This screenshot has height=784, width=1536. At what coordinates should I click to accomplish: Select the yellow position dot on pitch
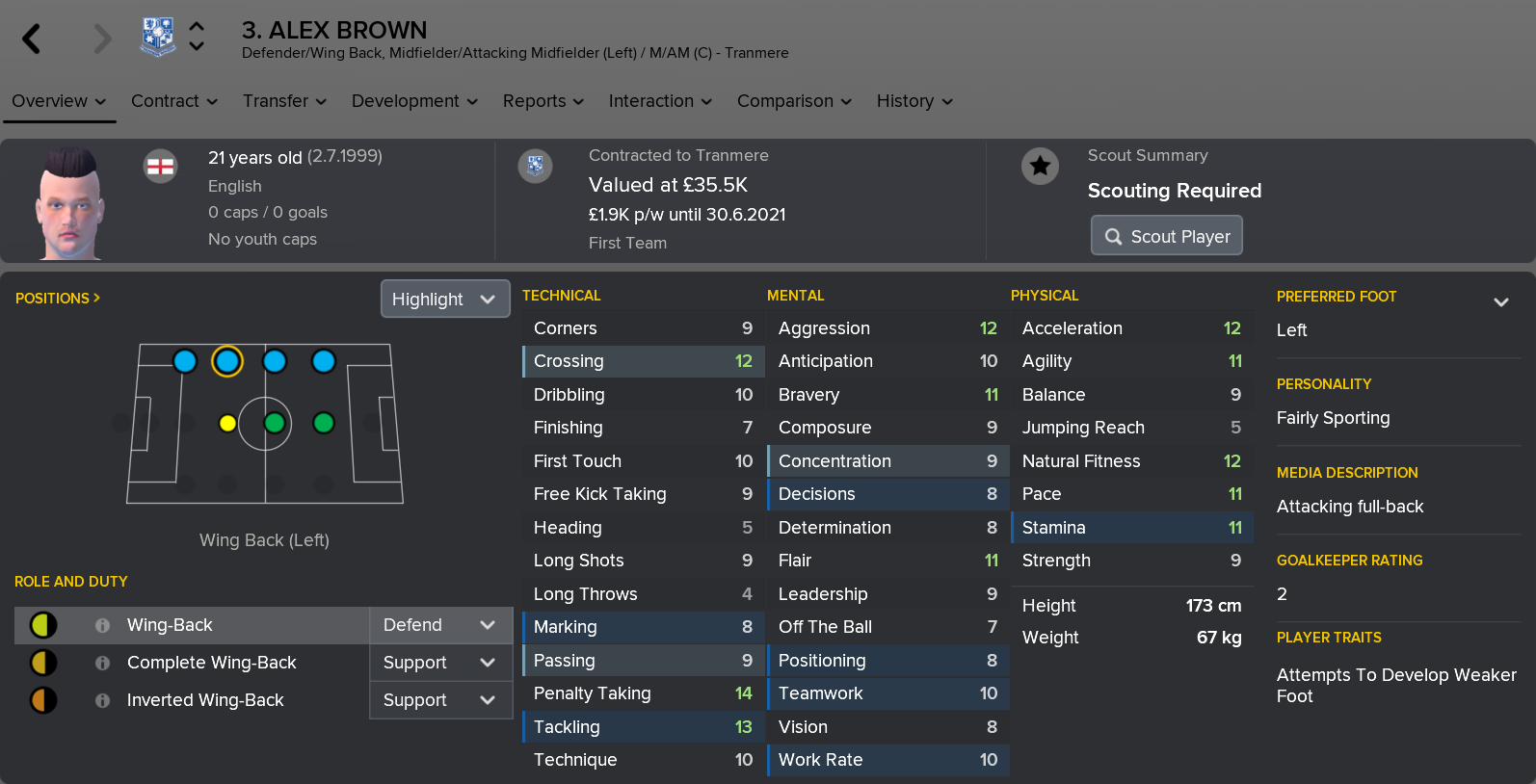(227, 423)
